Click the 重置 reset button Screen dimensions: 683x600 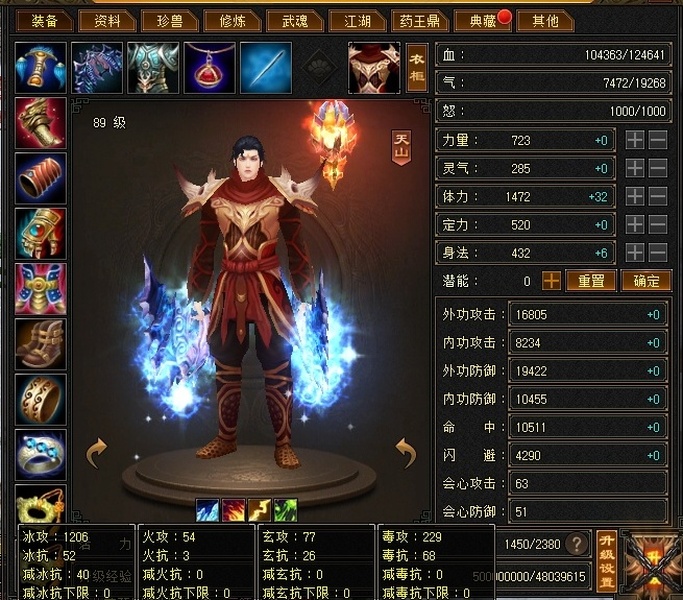point(591,281)
